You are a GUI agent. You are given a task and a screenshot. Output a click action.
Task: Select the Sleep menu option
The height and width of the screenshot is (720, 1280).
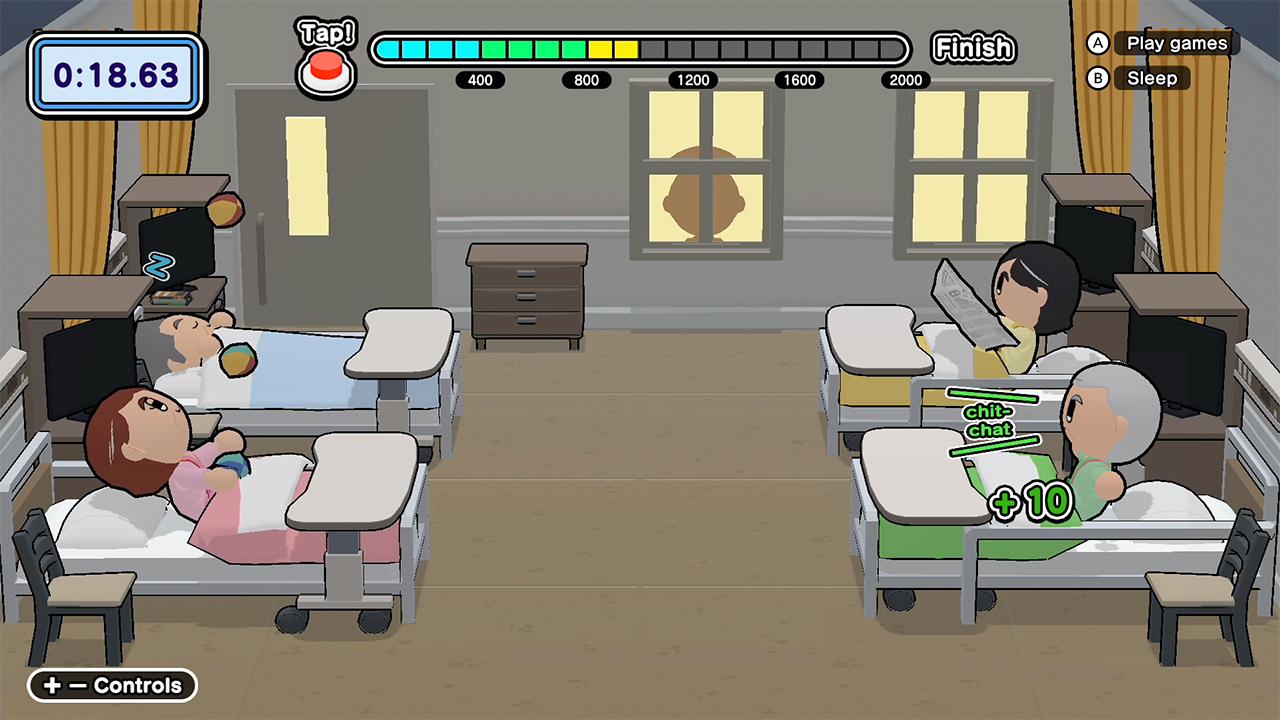click(1152, 78)
